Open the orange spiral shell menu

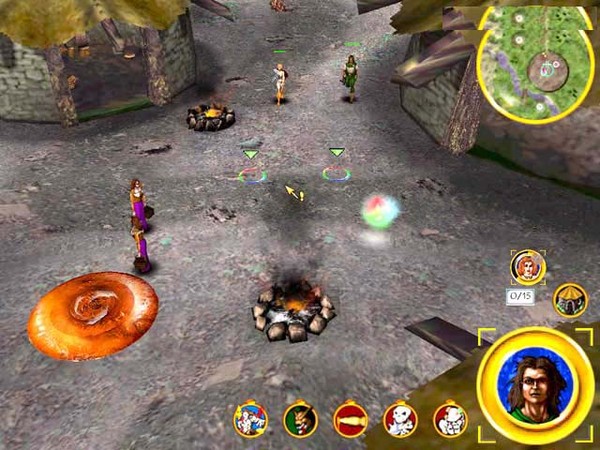point(93,315)
